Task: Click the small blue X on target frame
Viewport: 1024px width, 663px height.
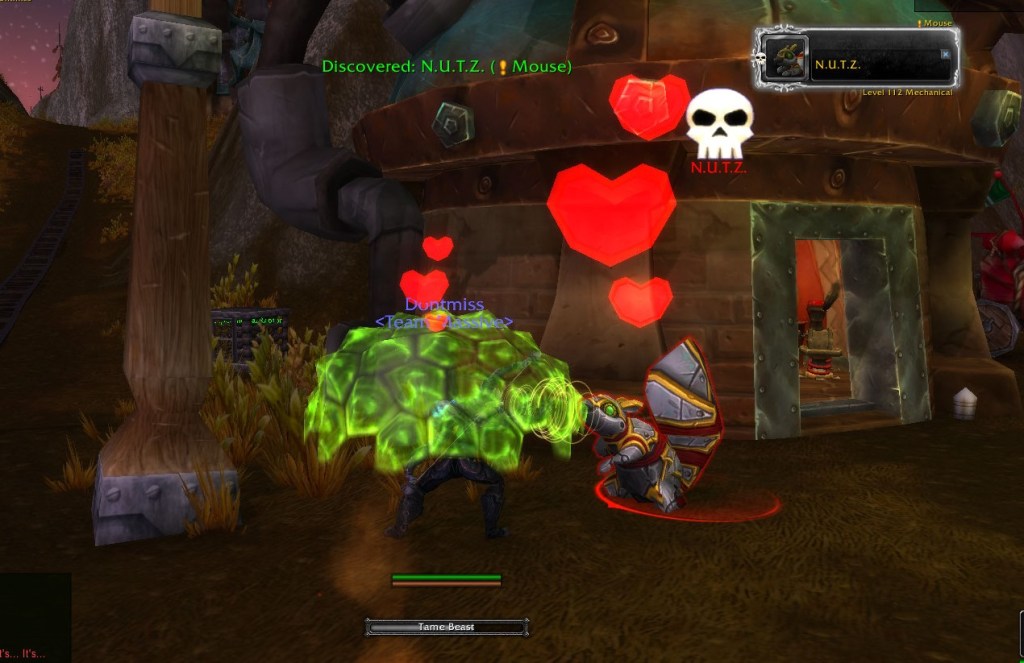Action: (945, 55)
